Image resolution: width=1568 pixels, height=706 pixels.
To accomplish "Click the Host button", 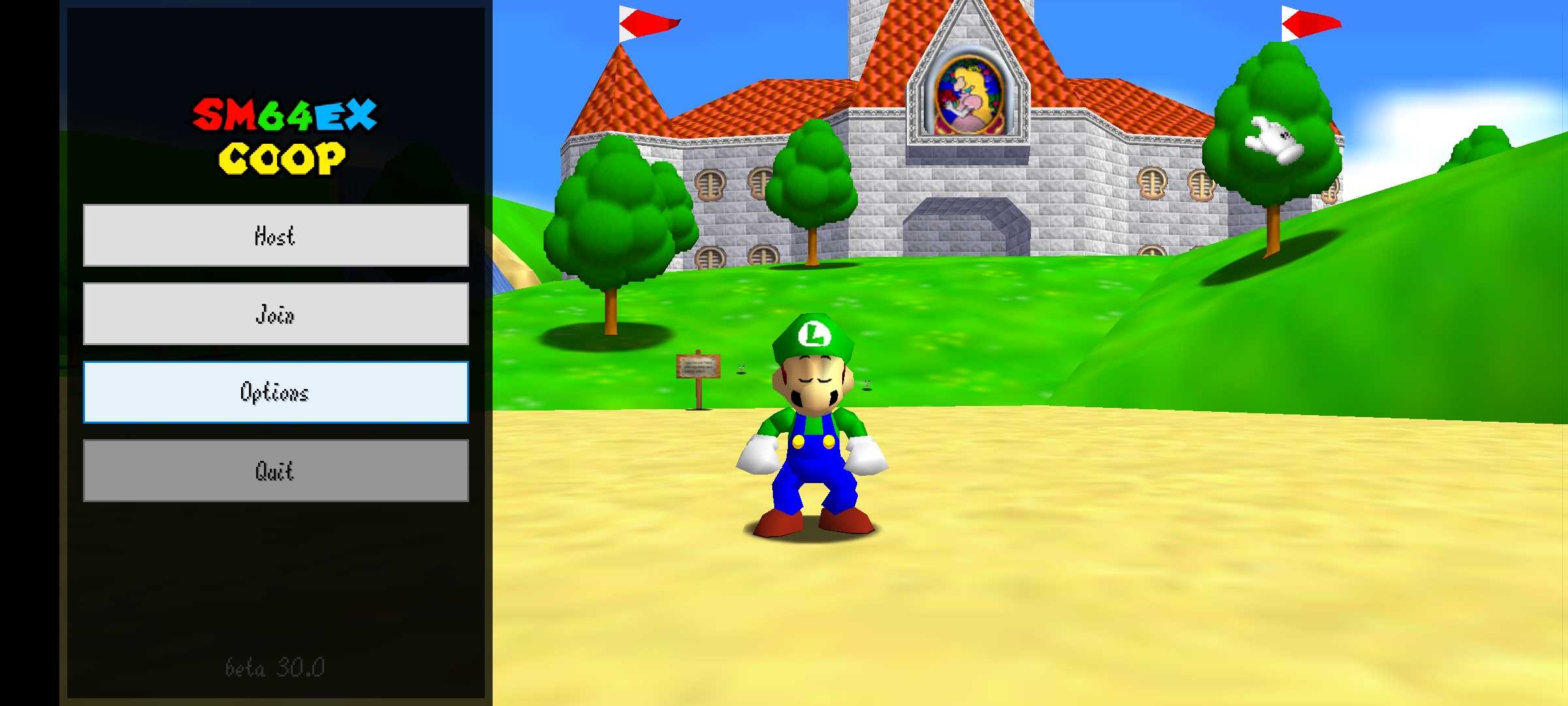I will (275, 236).
